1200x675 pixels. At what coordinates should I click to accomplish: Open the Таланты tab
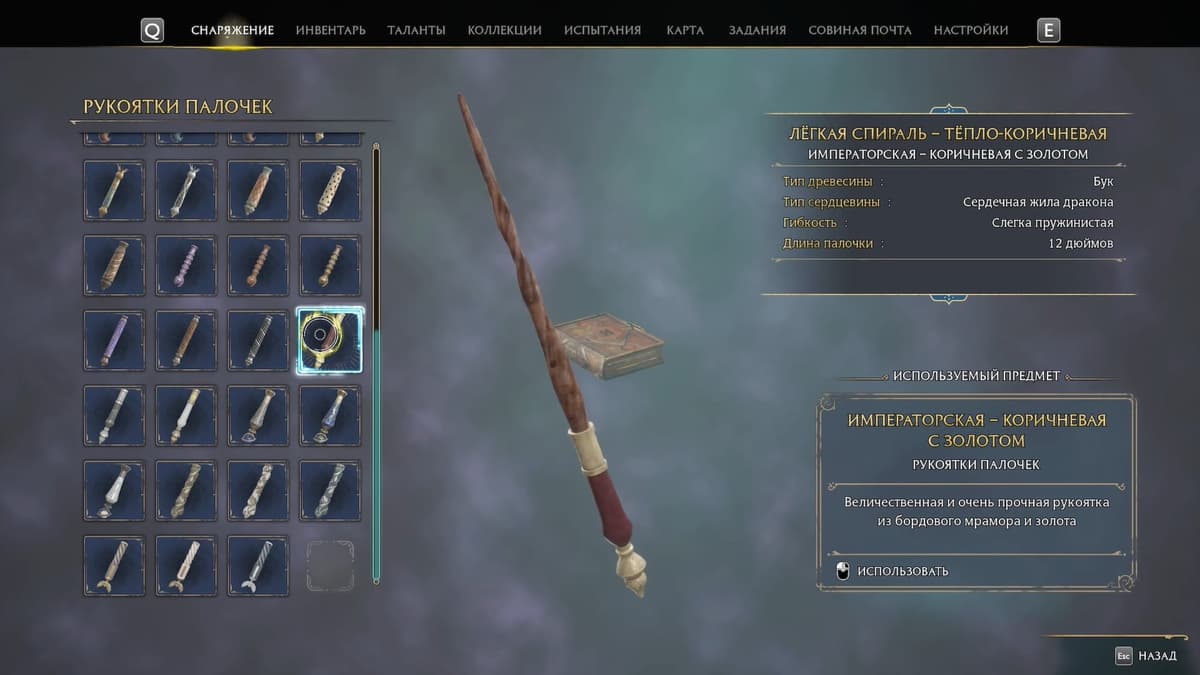(x=416, y=30)
